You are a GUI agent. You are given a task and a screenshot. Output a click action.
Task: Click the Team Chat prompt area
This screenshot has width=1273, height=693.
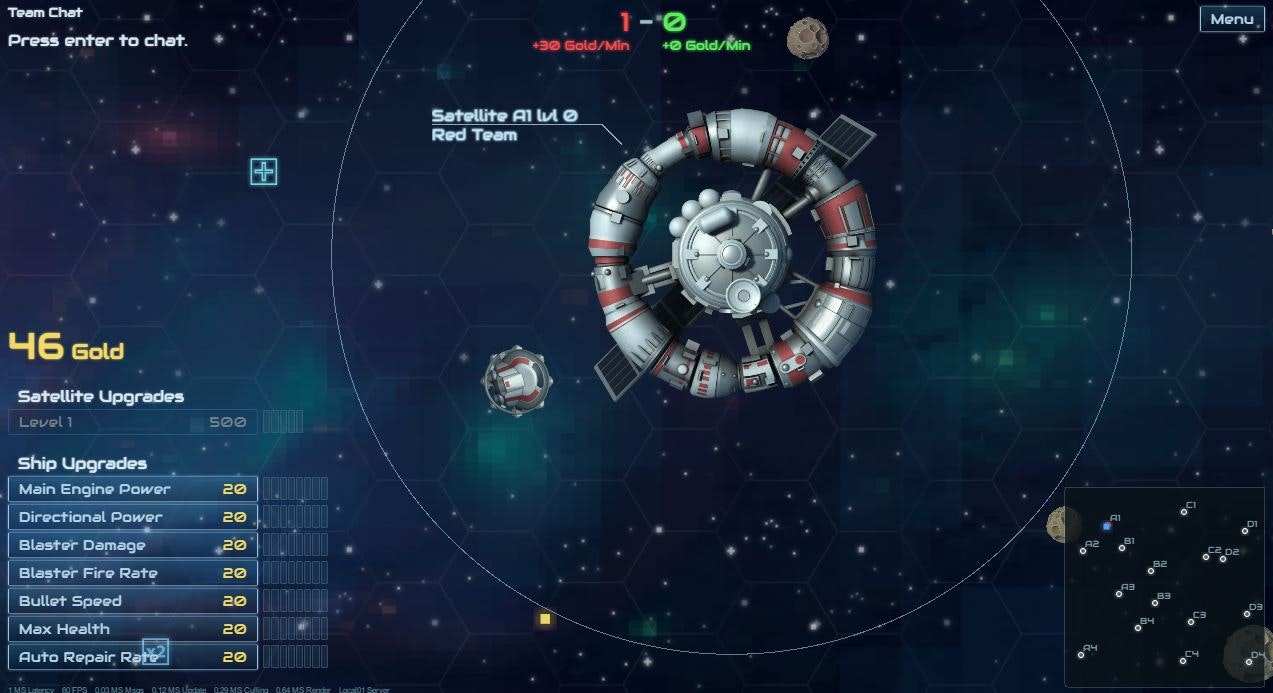(98, 41)
